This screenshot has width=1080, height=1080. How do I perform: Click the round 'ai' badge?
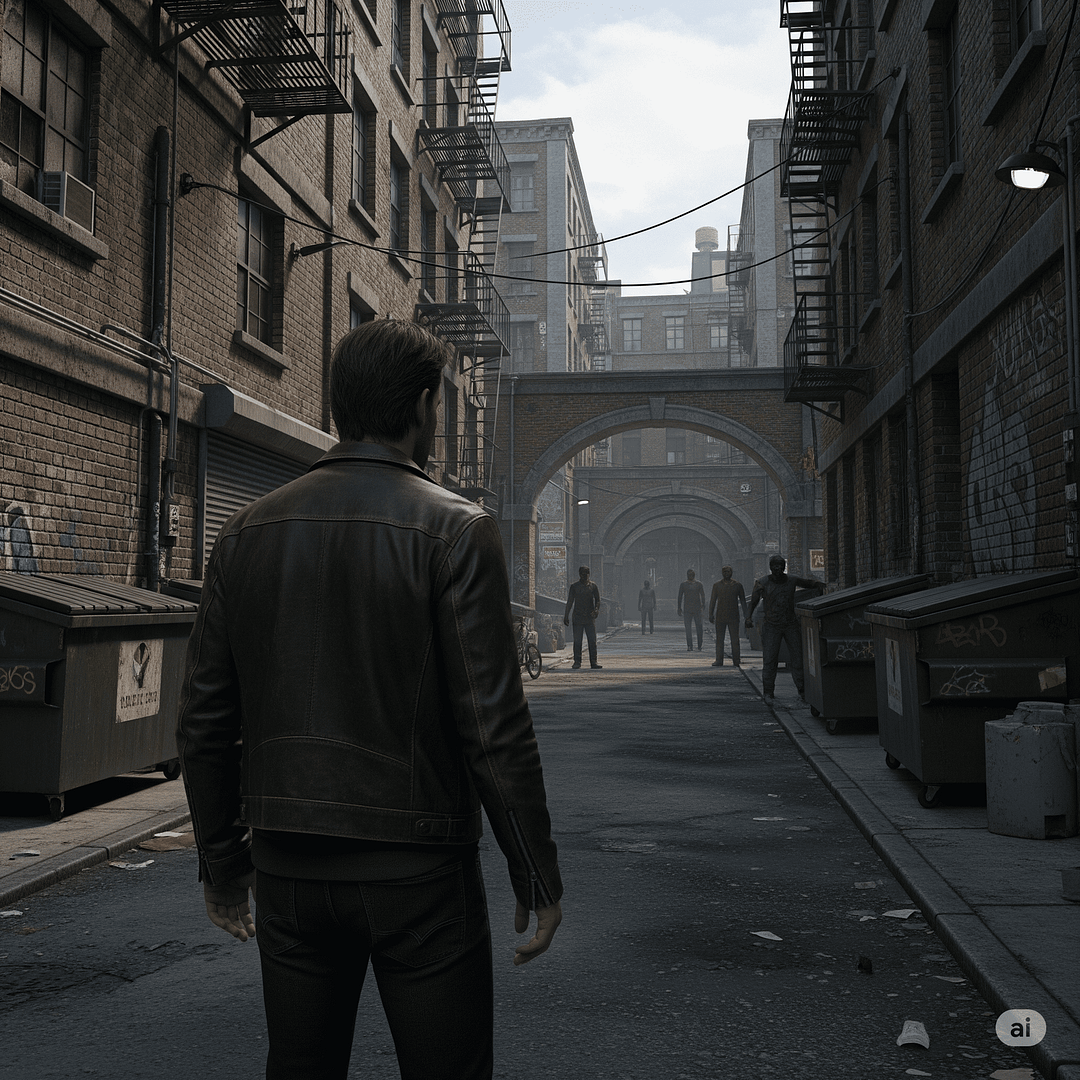[x=1020, y=1027]
